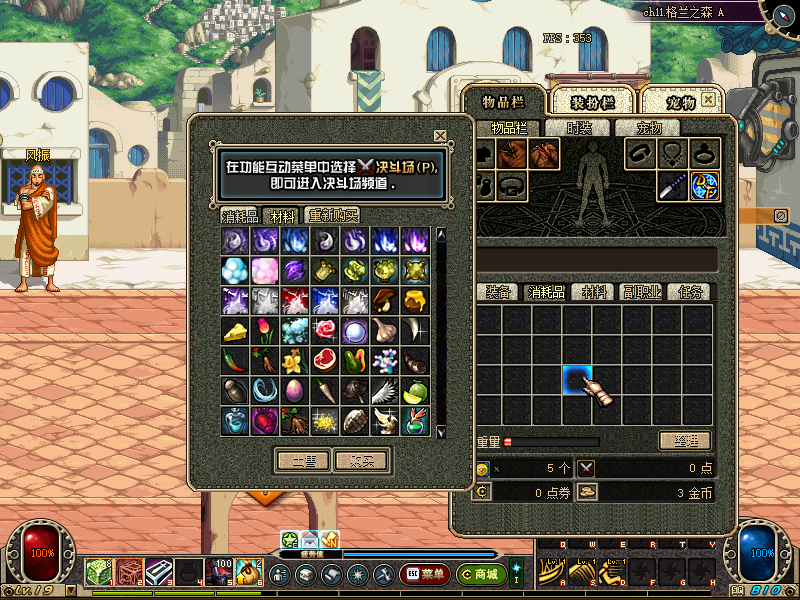This screenshot has height=600, width=800.
Task: Select the honey pot item
Action: tap(415, 300)
